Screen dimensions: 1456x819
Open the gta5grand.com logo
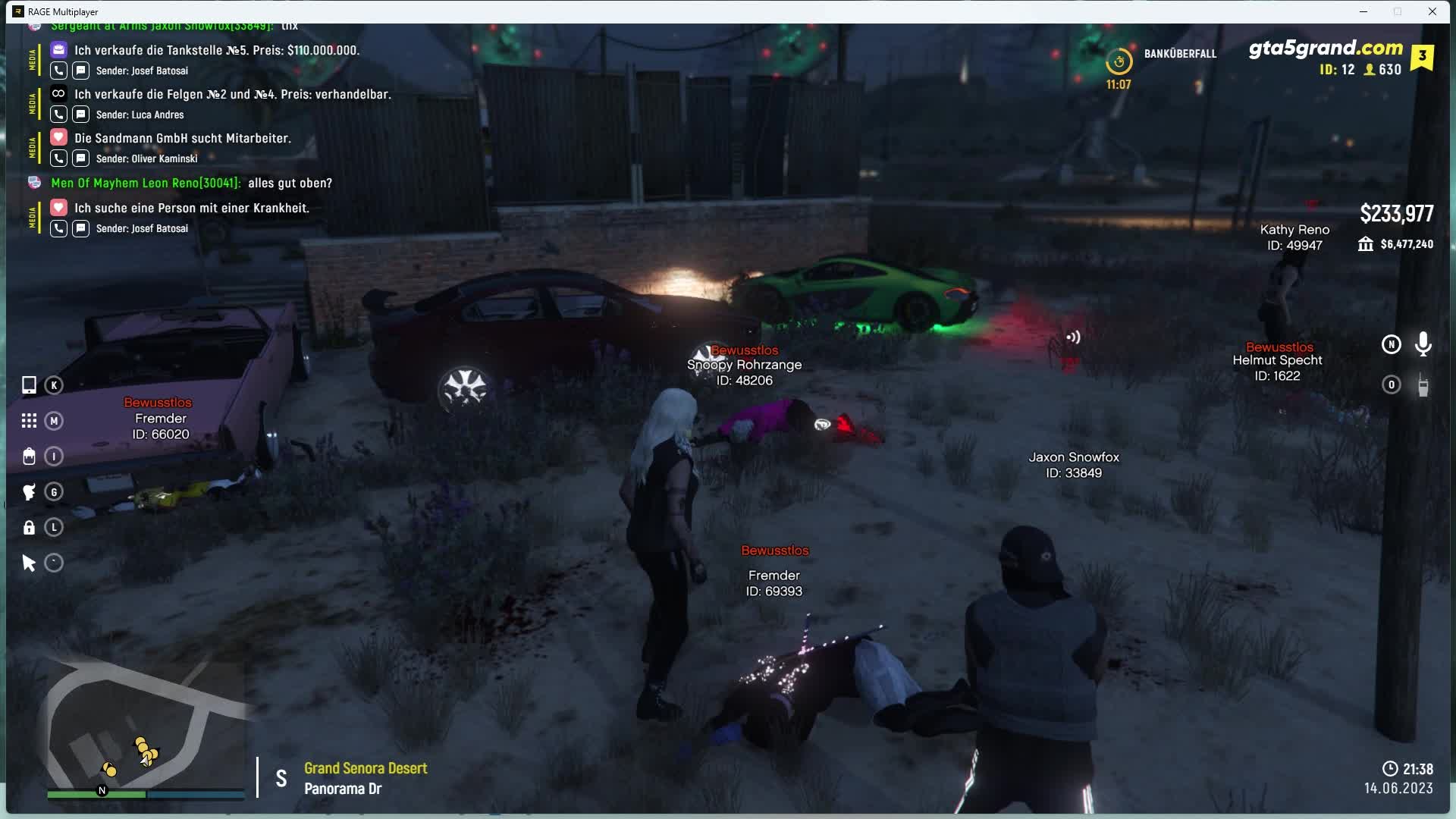1326,49
